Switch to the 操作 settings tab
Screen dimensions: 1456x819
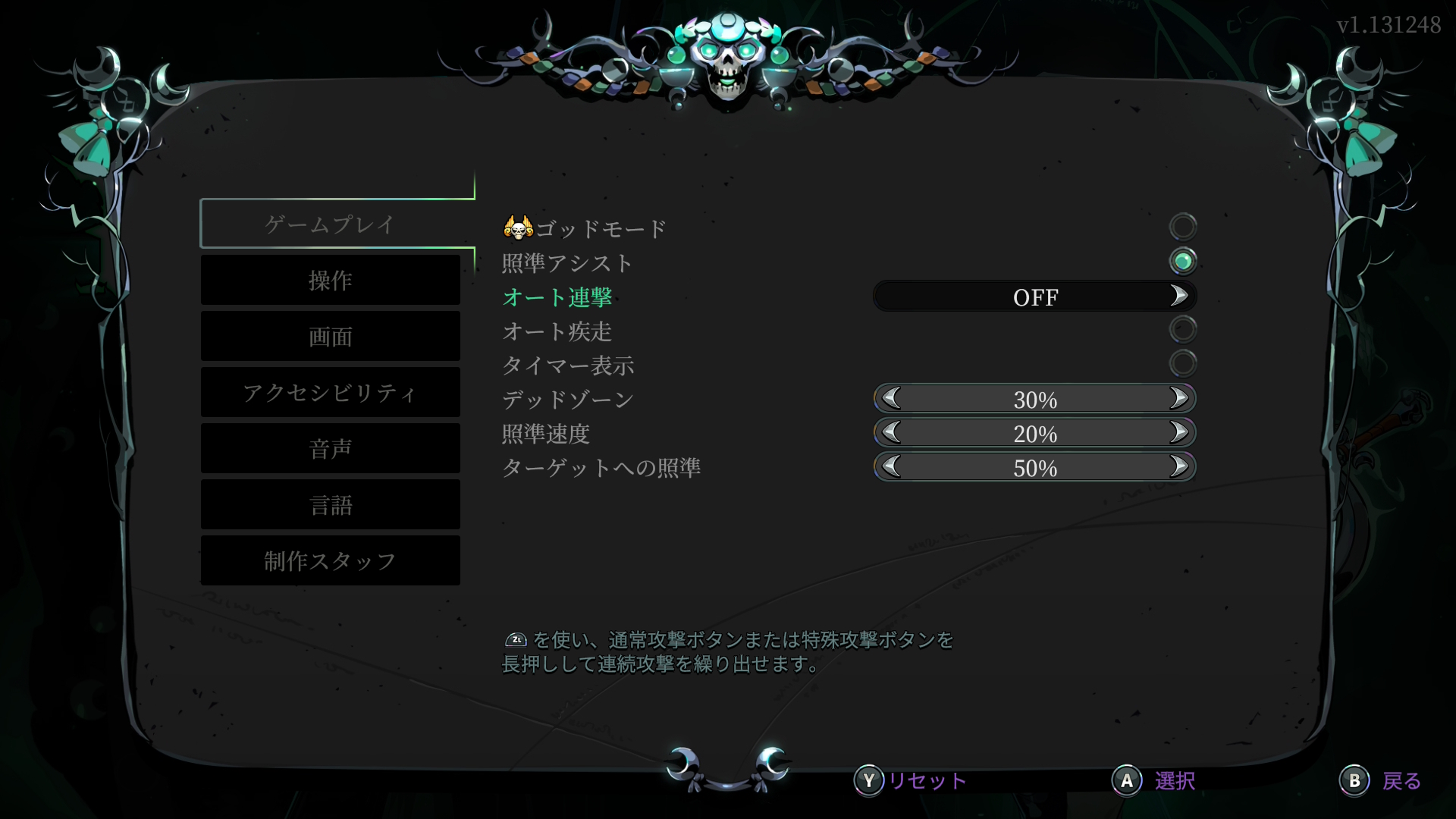[331, 281]
